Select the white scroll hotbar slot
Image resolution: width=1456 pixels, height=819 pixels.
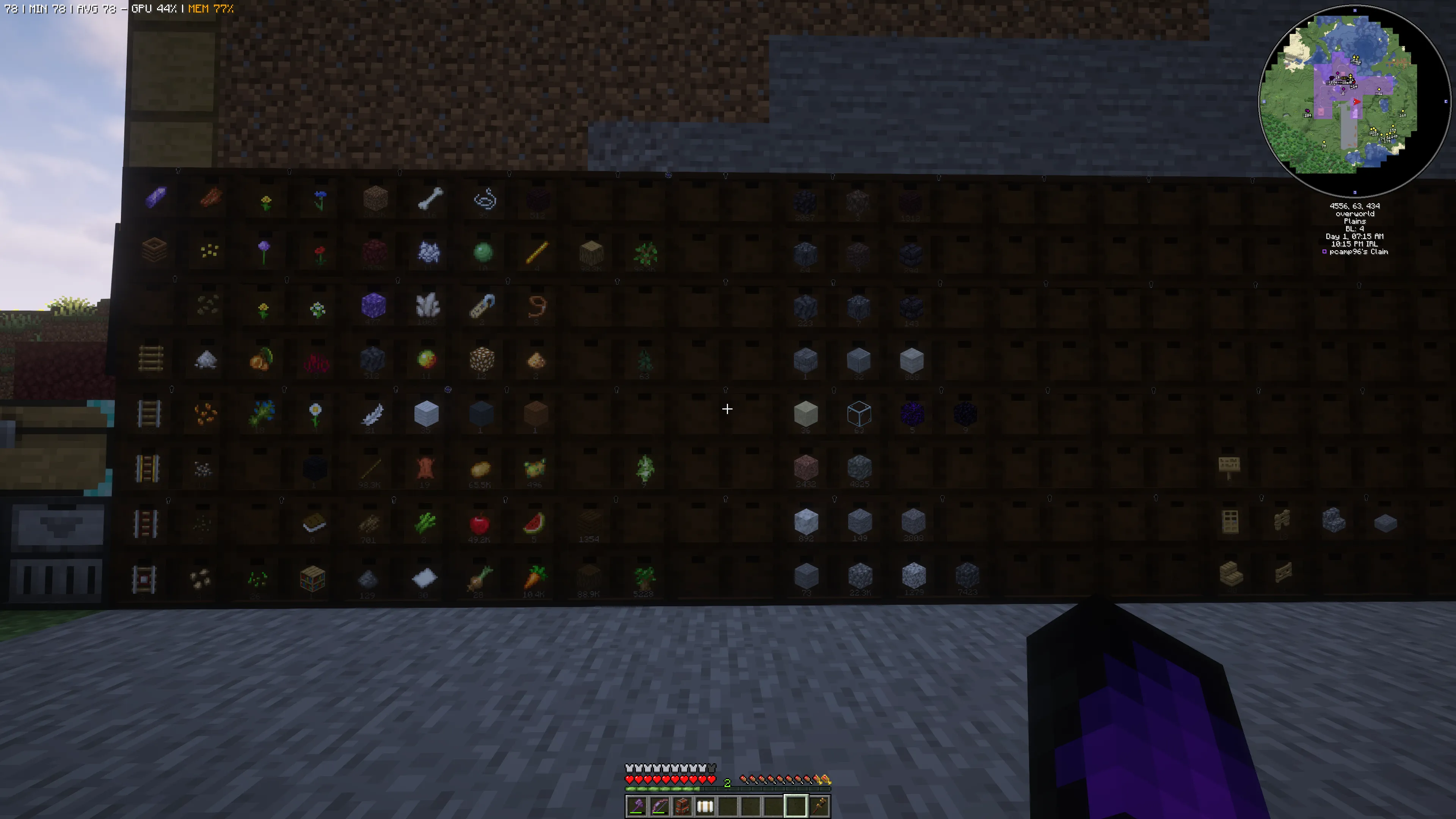[x=705, y=806]
